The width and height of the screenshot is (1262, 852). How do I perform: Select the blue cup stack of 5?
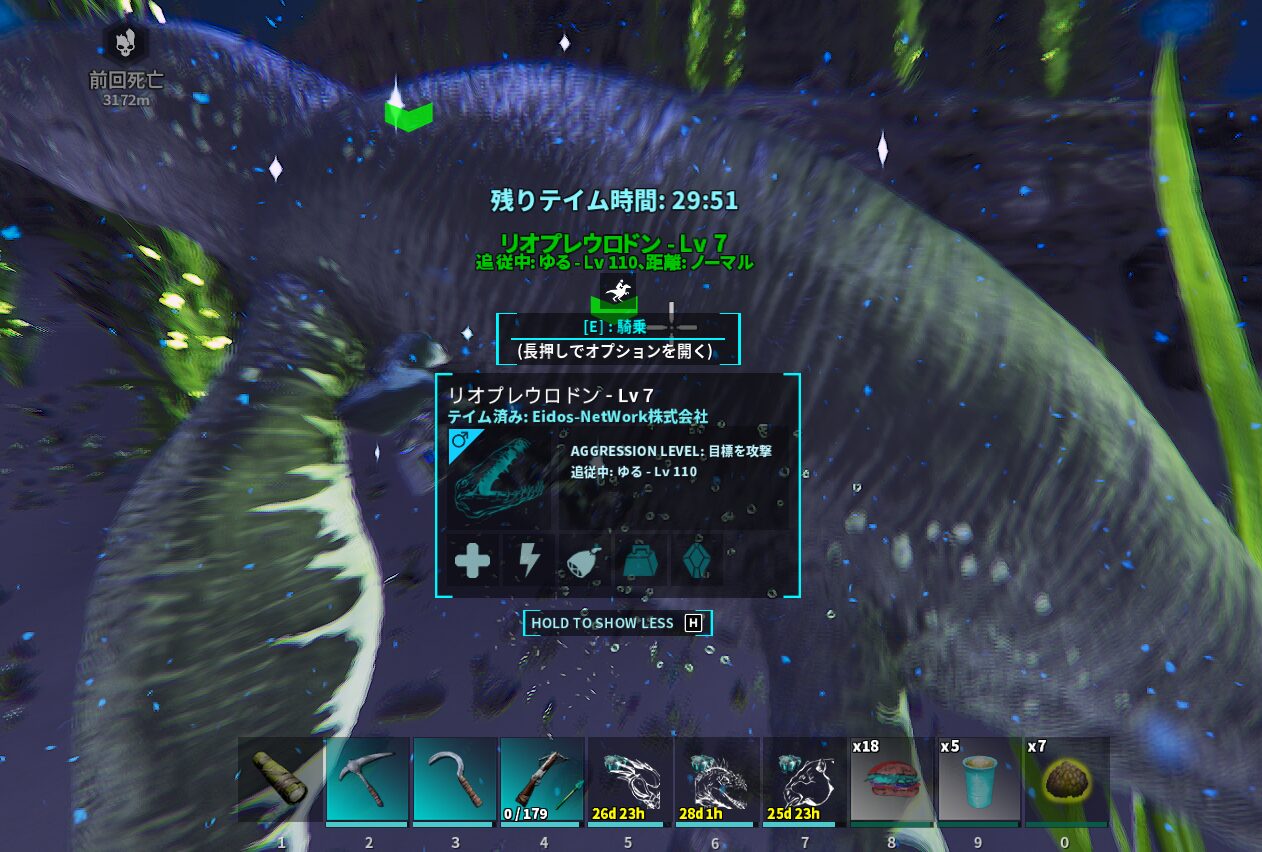pos(979,780)
